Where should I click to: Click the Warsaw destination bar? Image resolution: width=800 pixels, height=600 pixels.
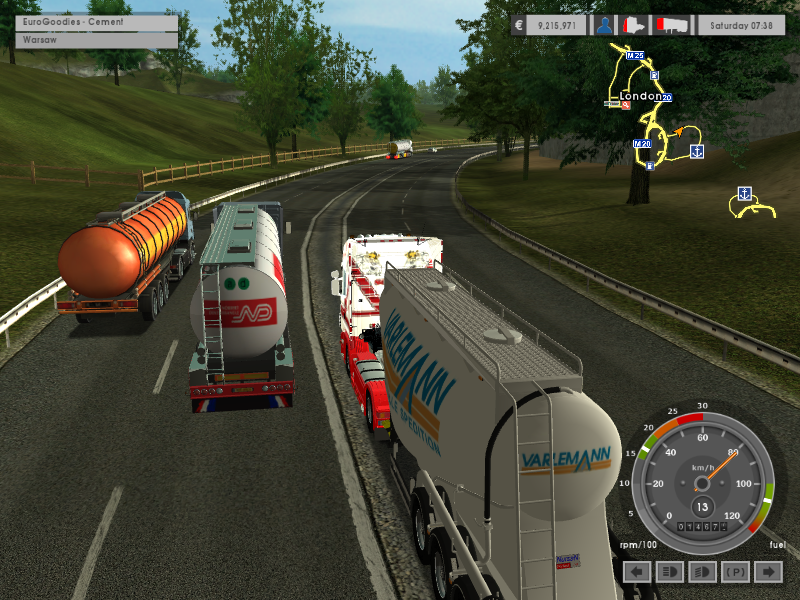click(x=97, y=41)
